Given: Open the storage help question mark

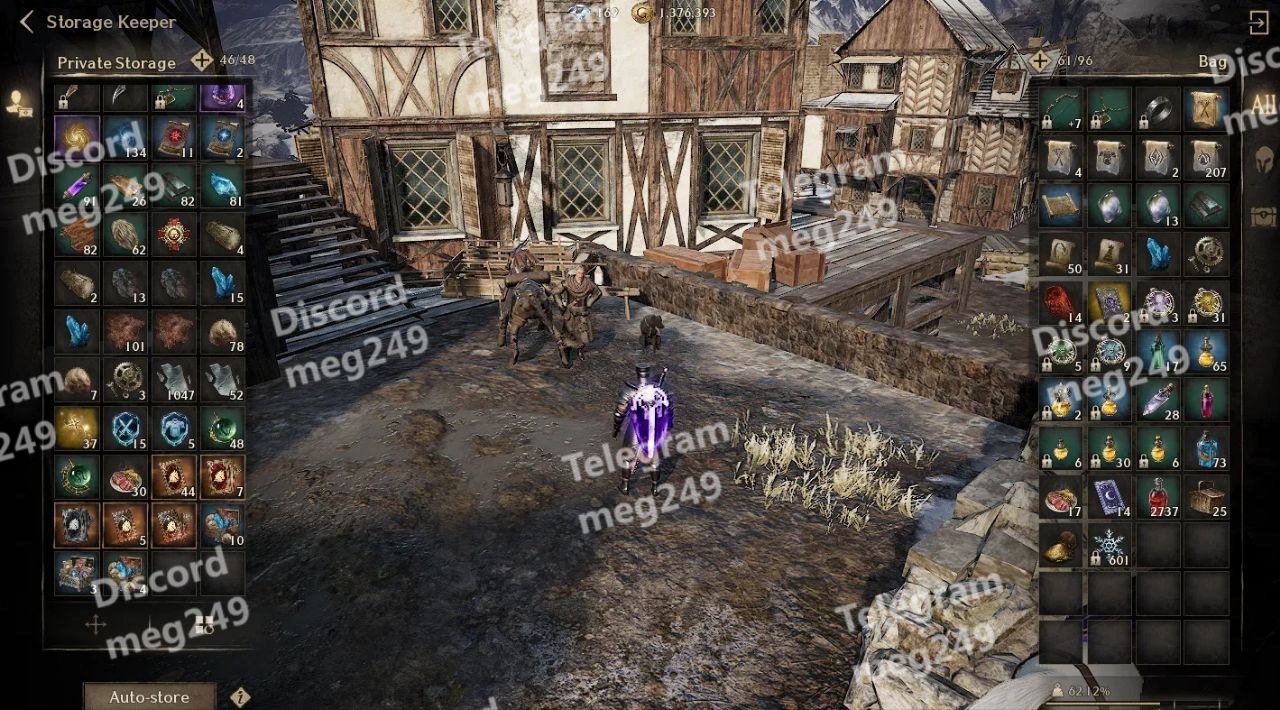Looking at the screenshot, I should (240, 697).
